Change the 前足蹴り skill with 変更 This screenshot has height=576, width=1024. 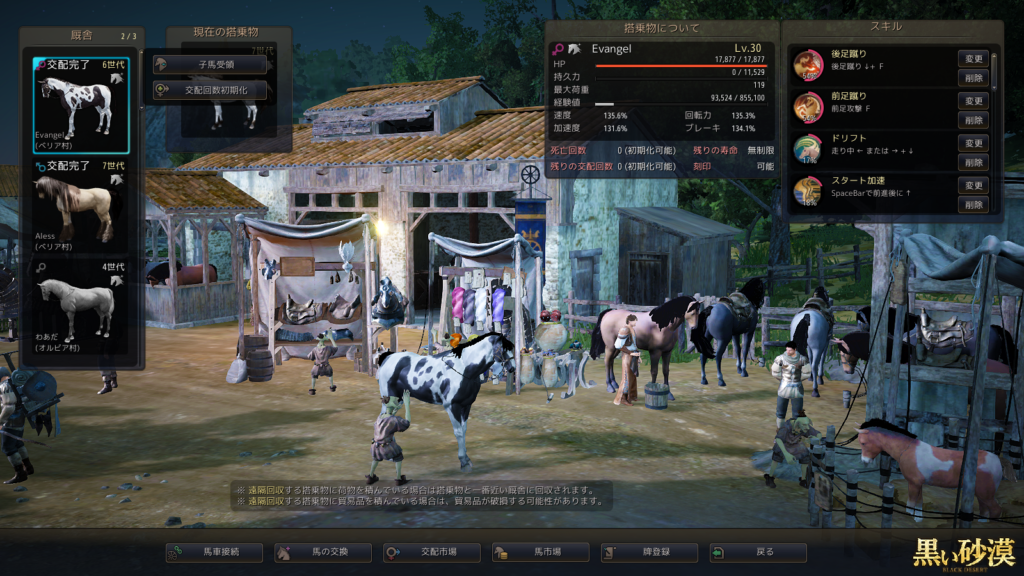973,101
